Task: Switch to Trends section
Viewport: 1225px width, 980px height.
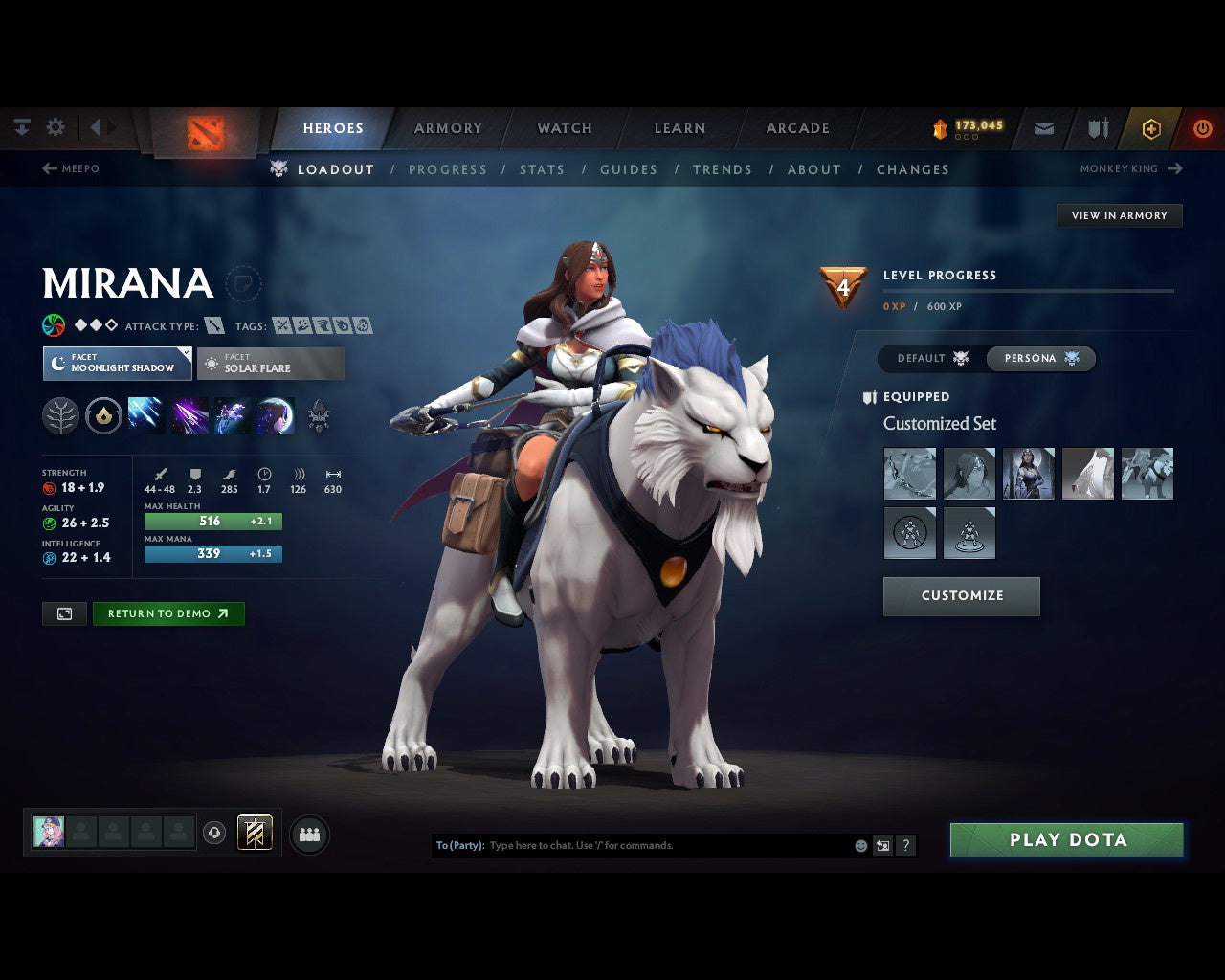Action: 723,169
